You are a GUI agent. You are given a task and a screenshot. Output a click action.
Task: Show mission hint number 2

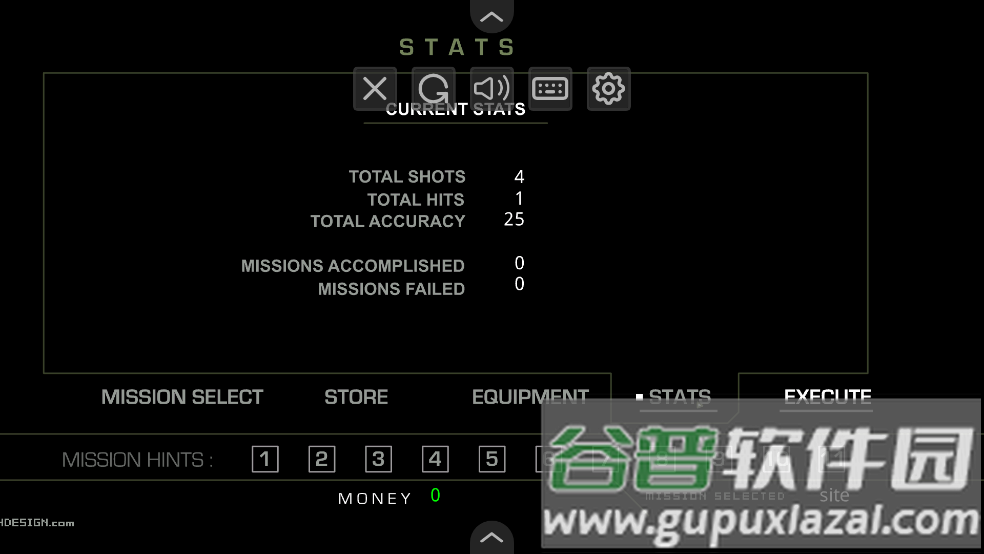pos(322,459)
